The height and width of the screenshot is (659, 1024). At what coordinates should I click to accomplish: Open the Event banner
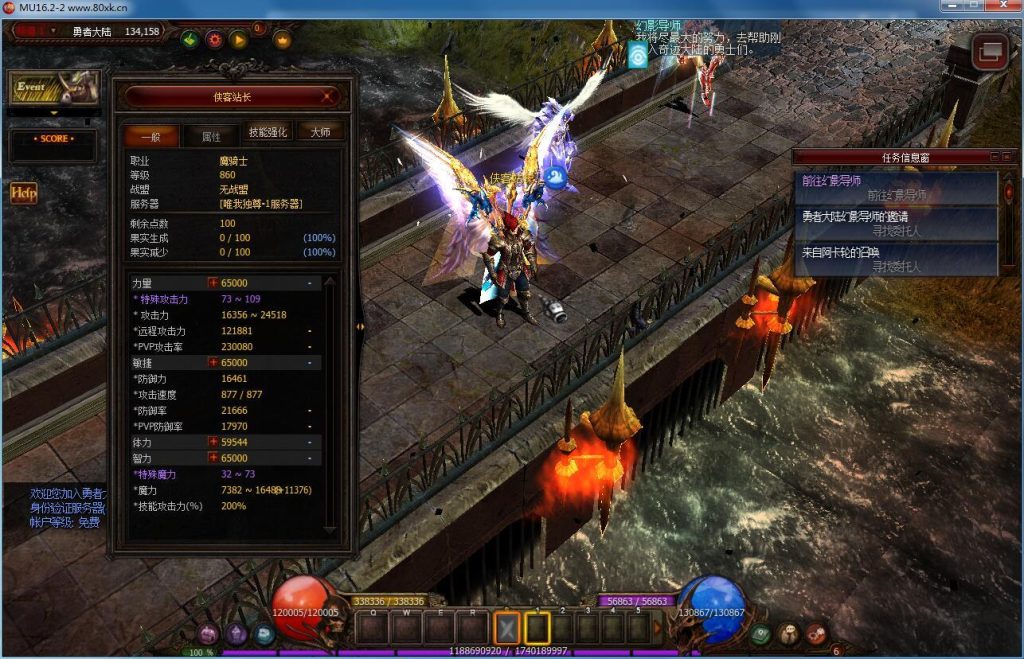[53, 88]
